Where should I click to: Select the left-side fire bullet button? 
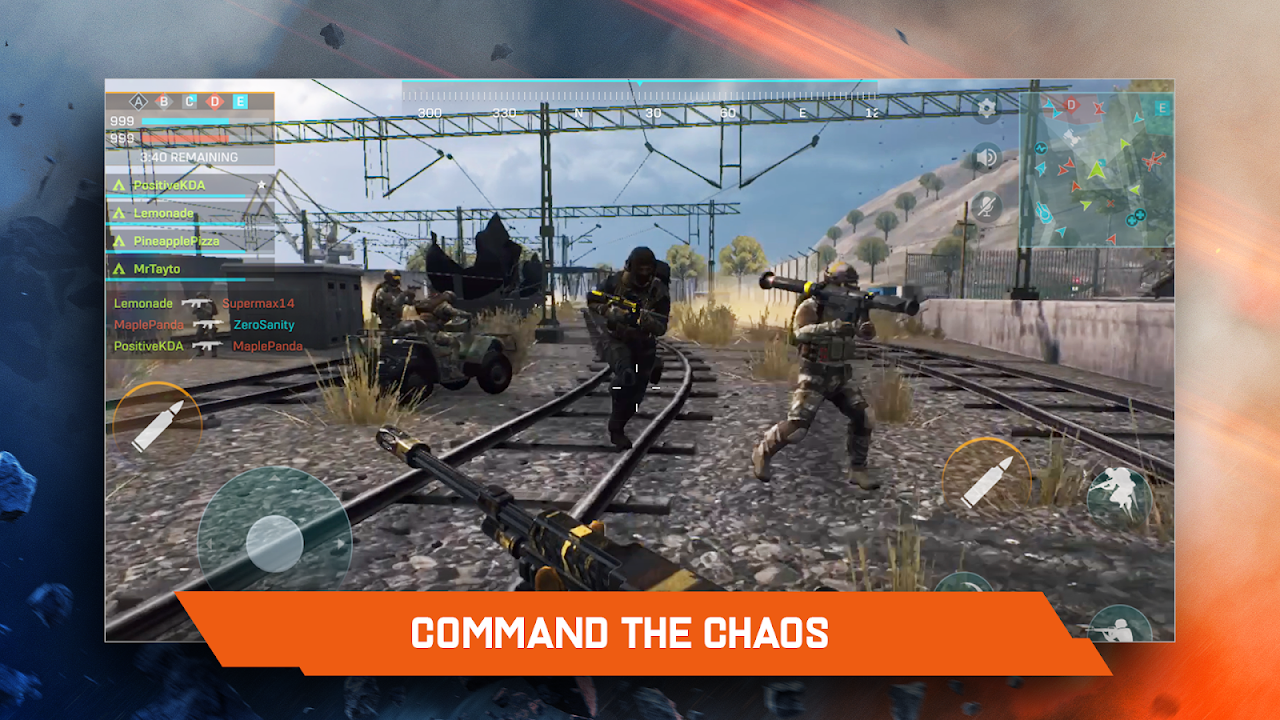click(x=158, y=418)
